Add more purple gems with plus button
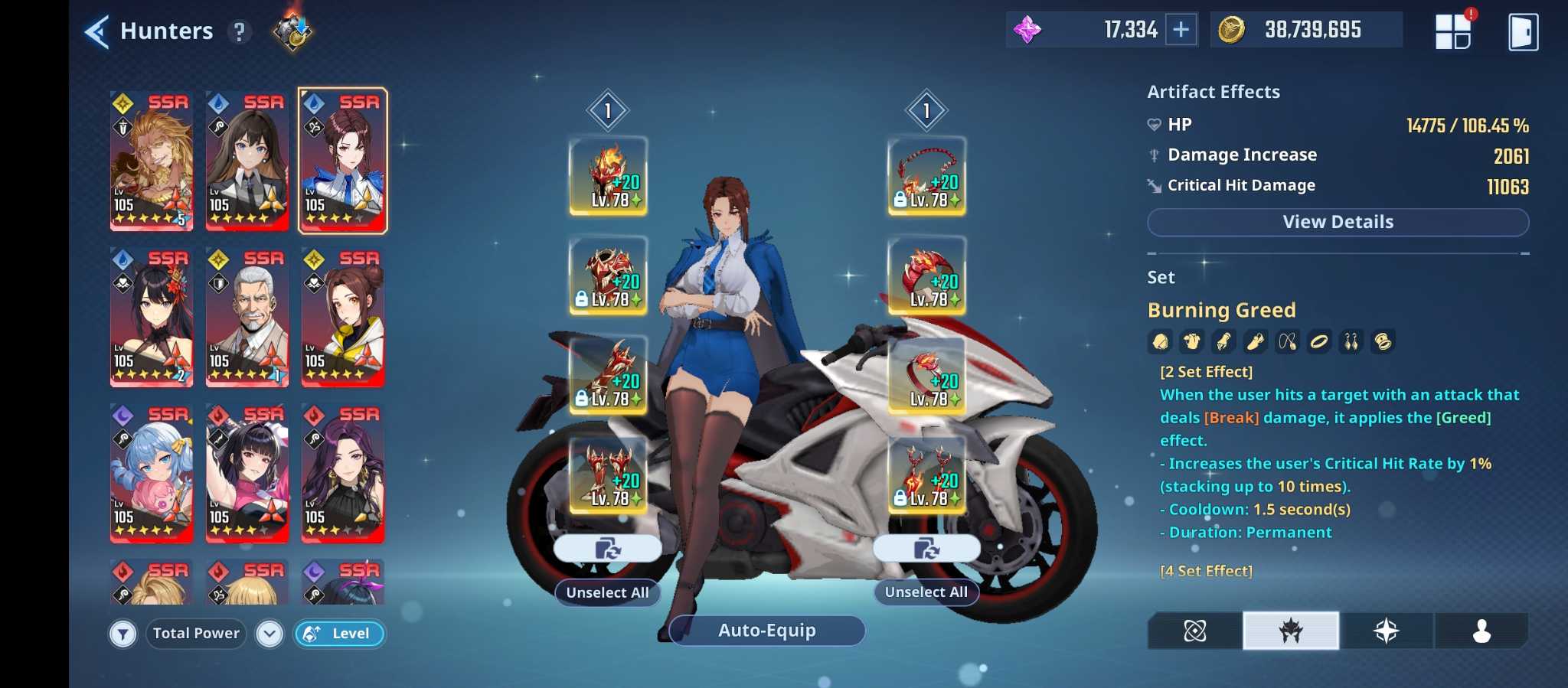The image size is (1568, 688). tap(1181, 30)
